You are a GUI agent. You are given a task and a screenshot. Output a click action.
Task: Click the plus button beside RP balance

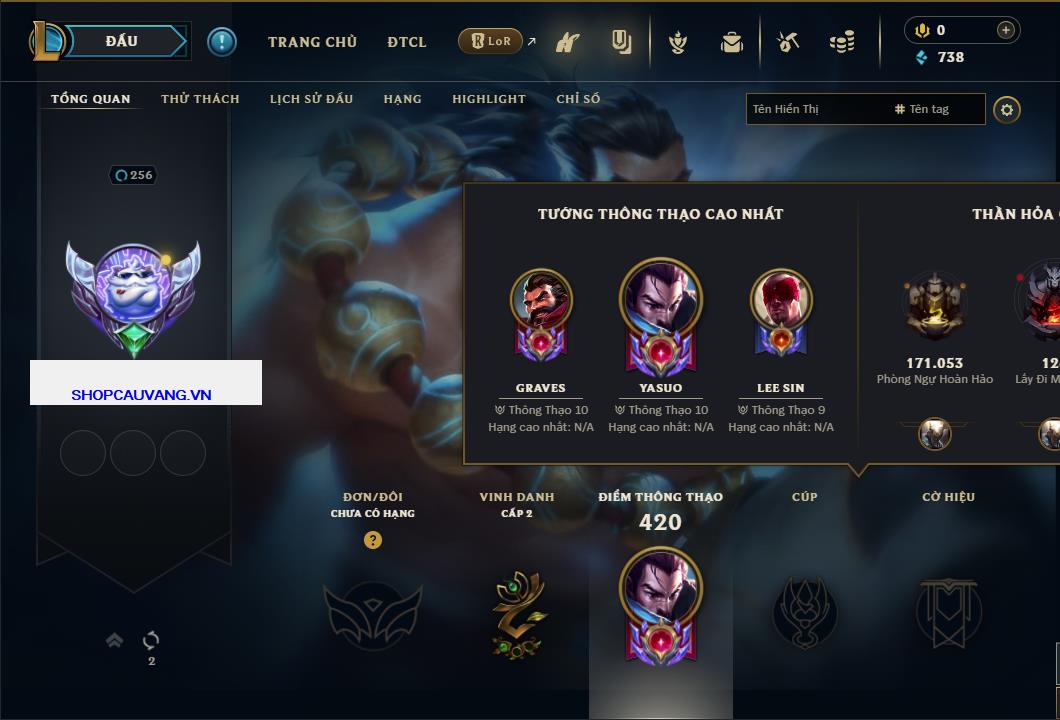tap(1006, 30)
